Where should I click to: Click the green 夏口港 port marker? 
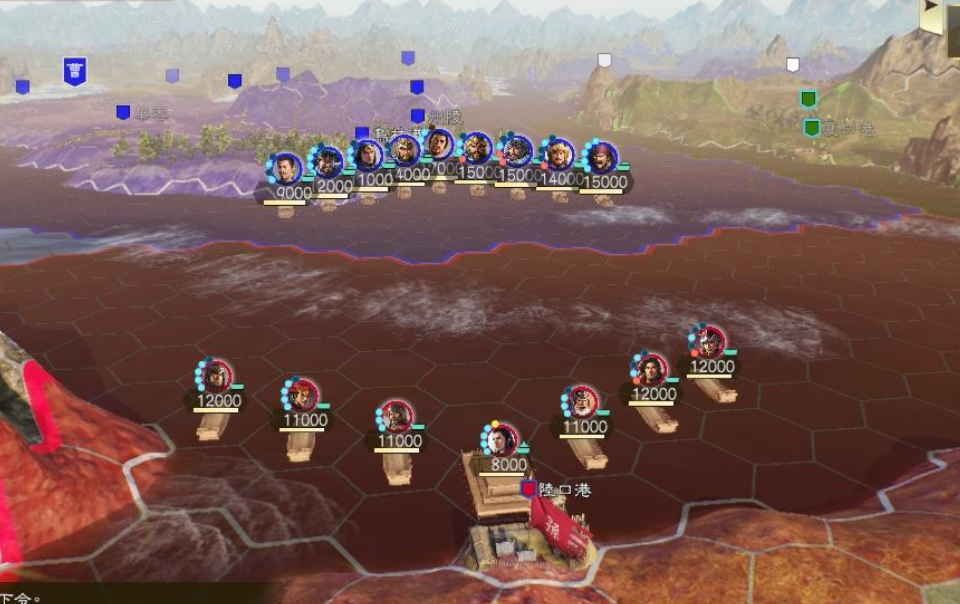coord(812,128)
